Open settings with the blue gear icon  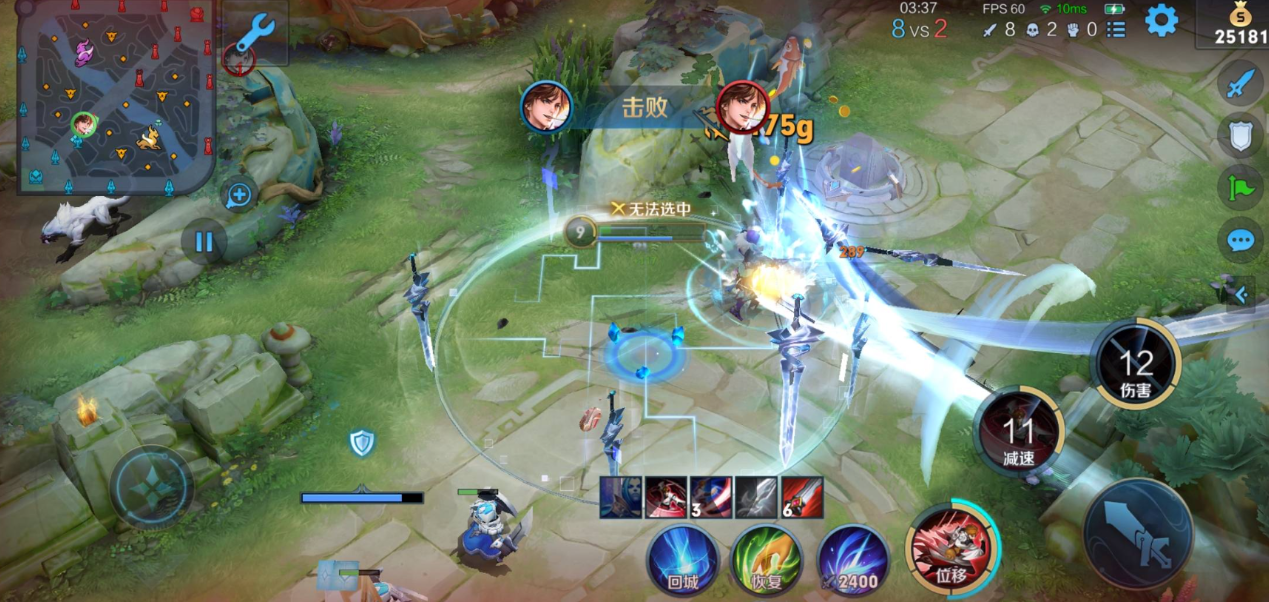(x=1161, y=20)
